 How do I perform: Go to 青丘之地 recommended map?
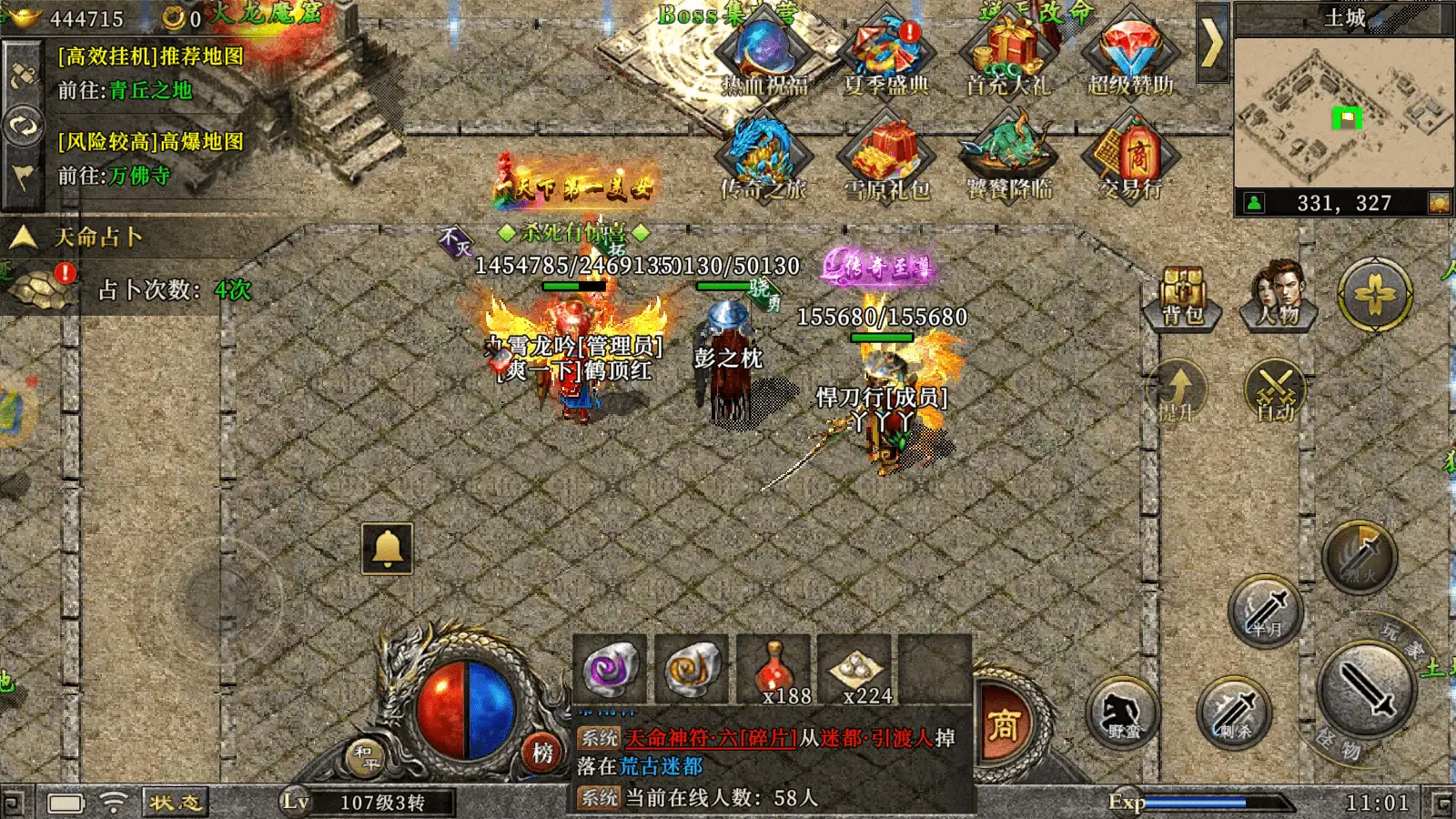pyautogui.click(x=150, y=90)
